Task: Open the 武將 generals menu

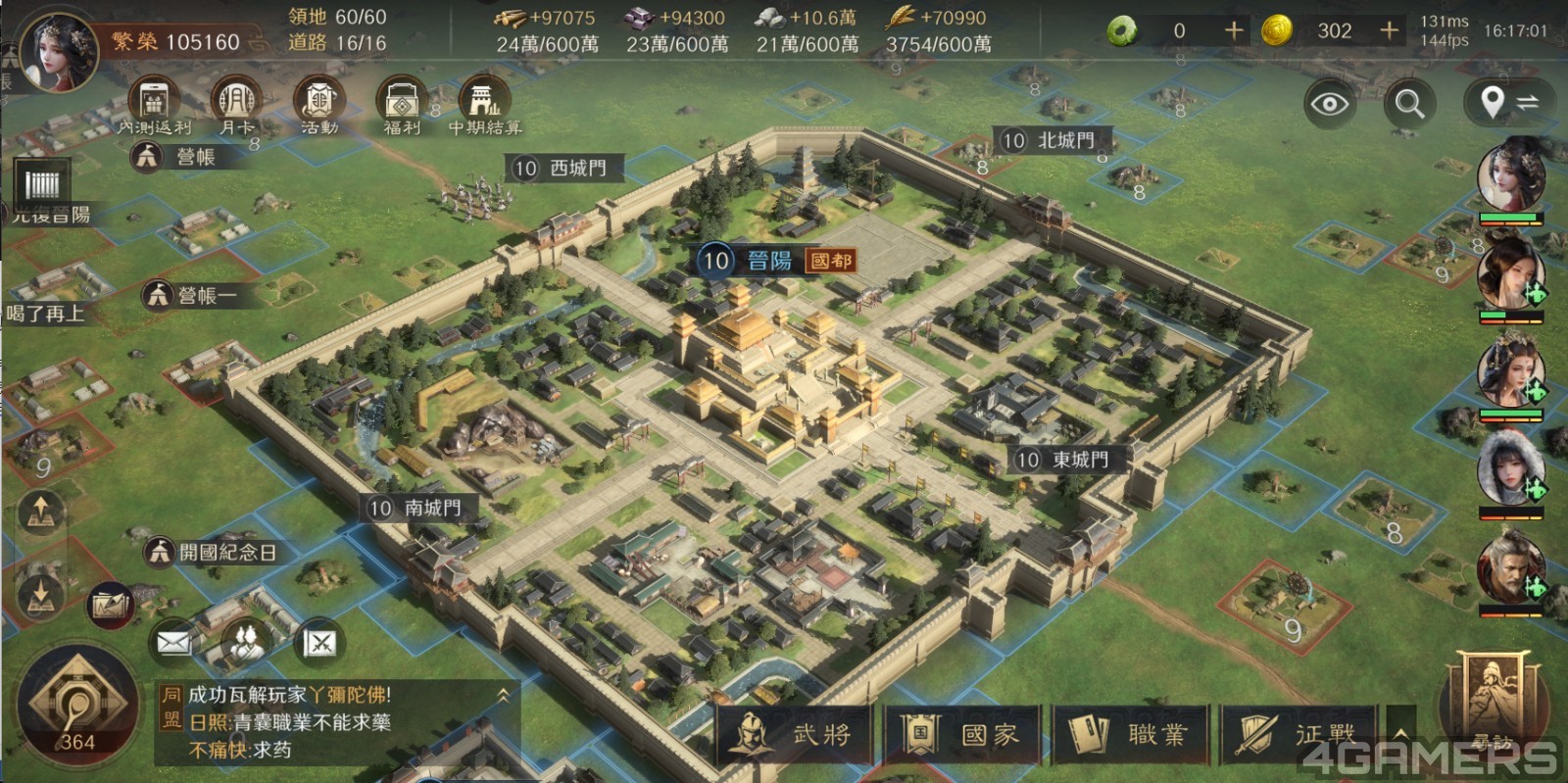Action: (x=795, y=734)
